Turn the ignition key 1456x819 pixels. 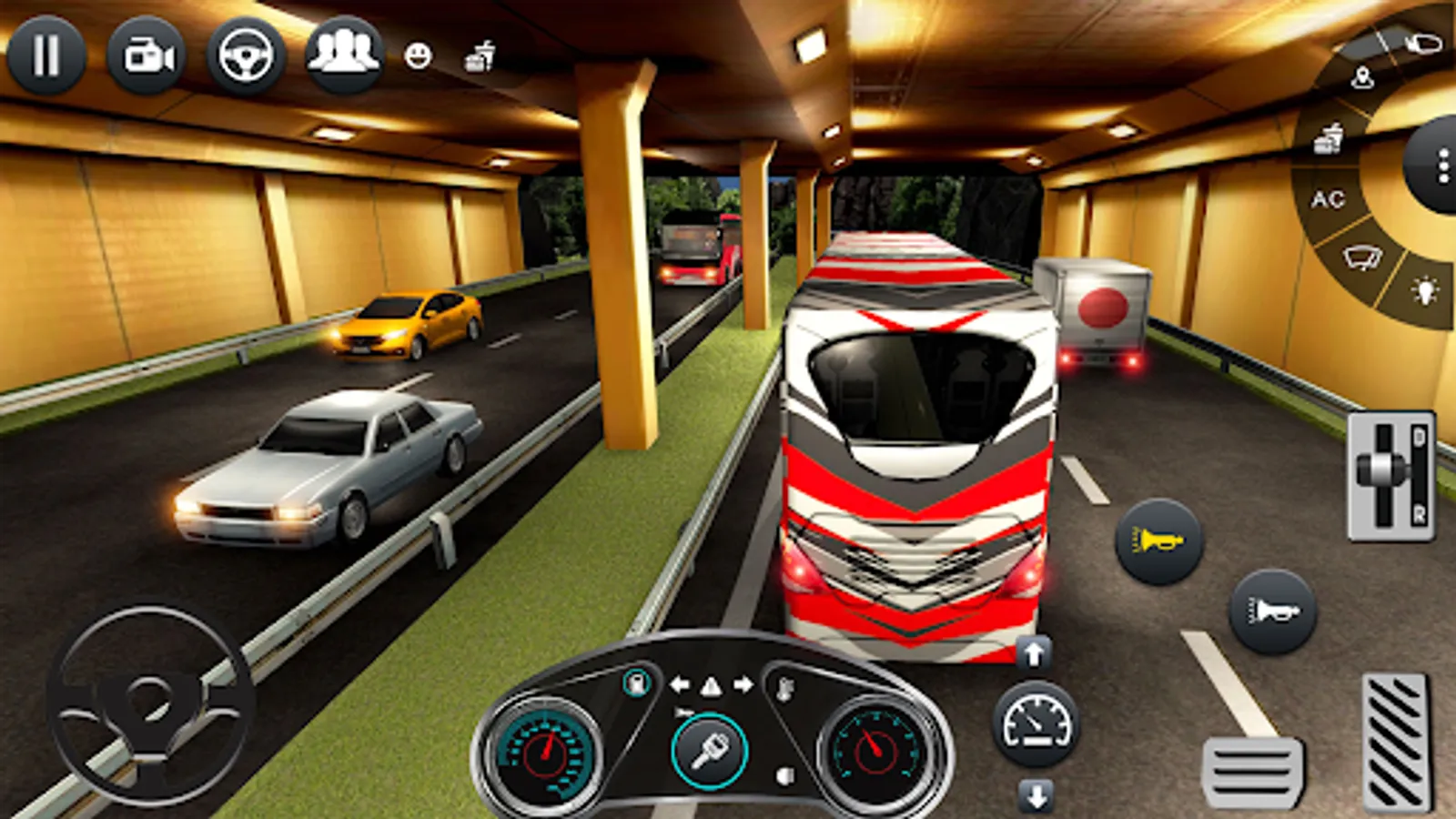[x=709, y=752]
